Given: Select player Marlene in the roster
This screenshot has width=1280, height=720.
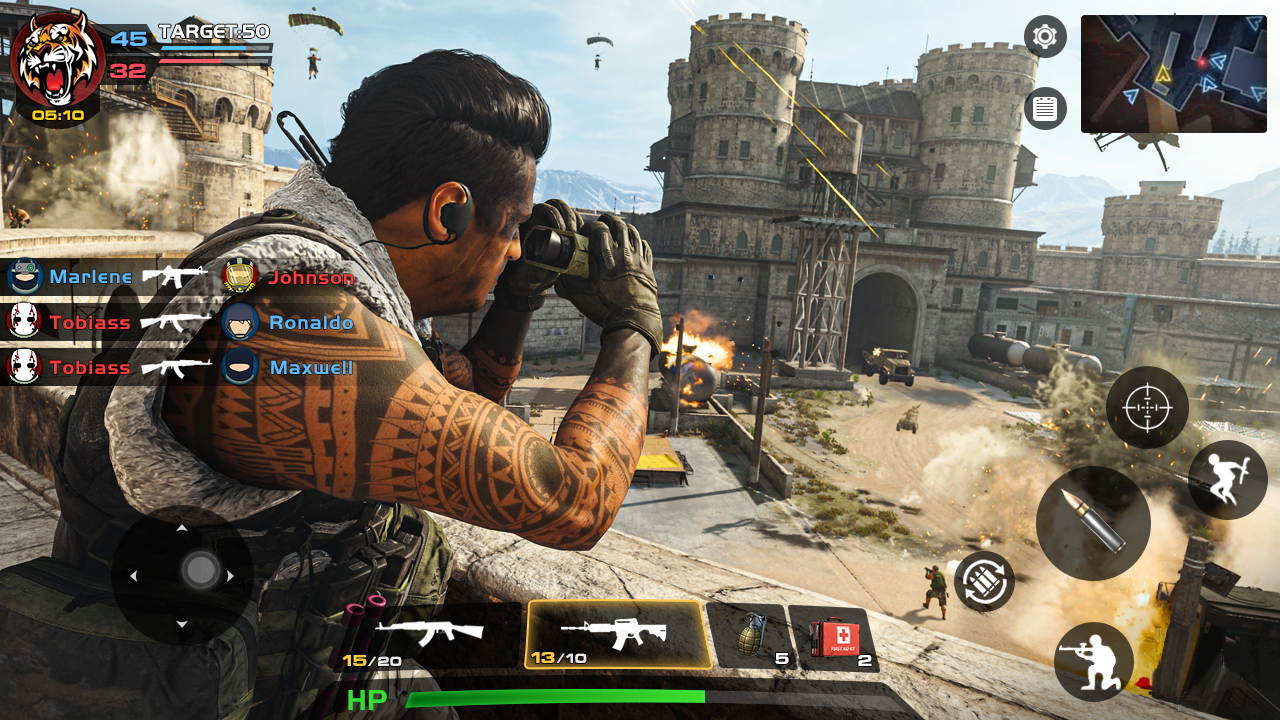Looking at the screenshot, I should [90, 277].
